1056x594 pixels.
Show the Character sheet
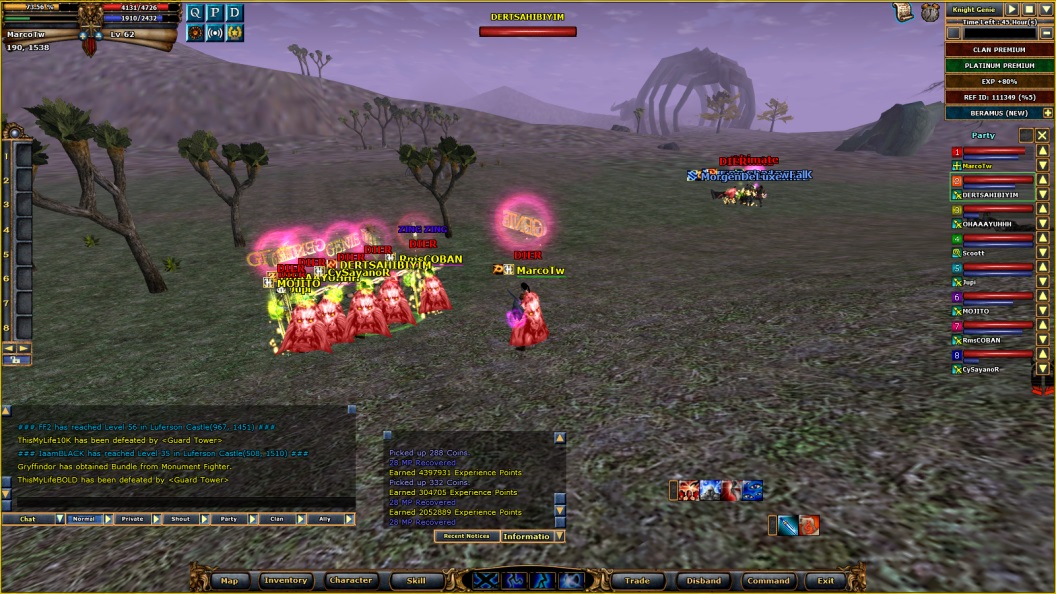click(x=351, y=580)
